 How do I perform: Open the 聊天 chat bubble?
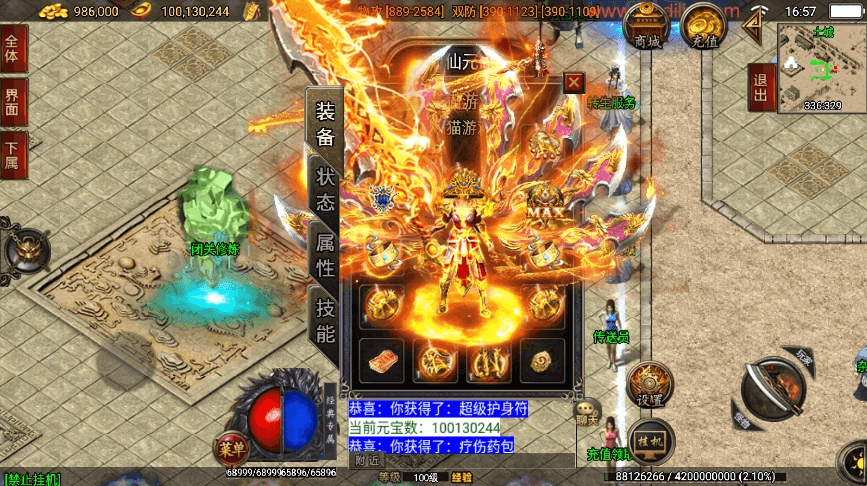pos(588,411)
